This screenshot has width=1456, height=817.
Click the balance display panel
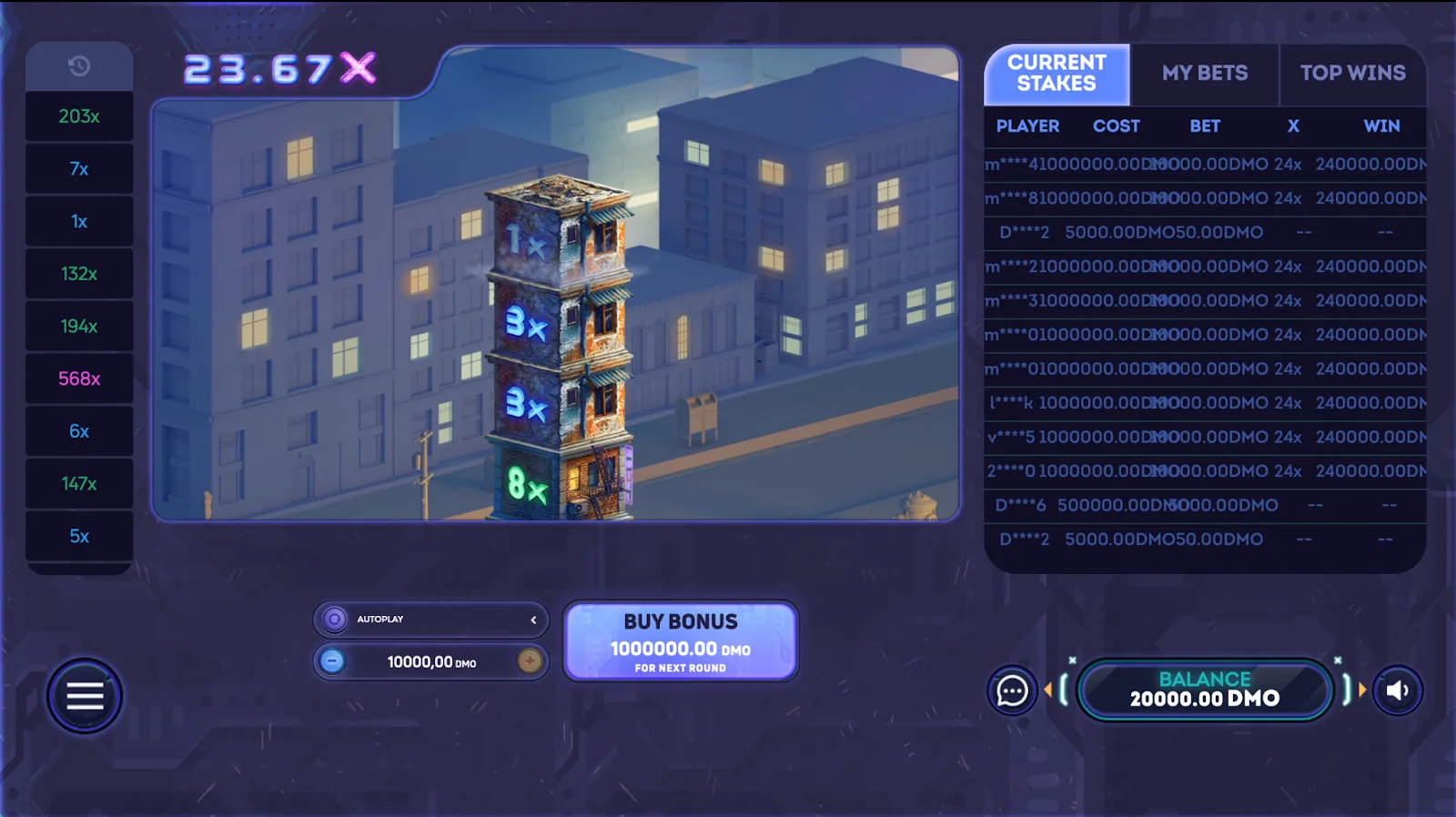point(1204,691)
